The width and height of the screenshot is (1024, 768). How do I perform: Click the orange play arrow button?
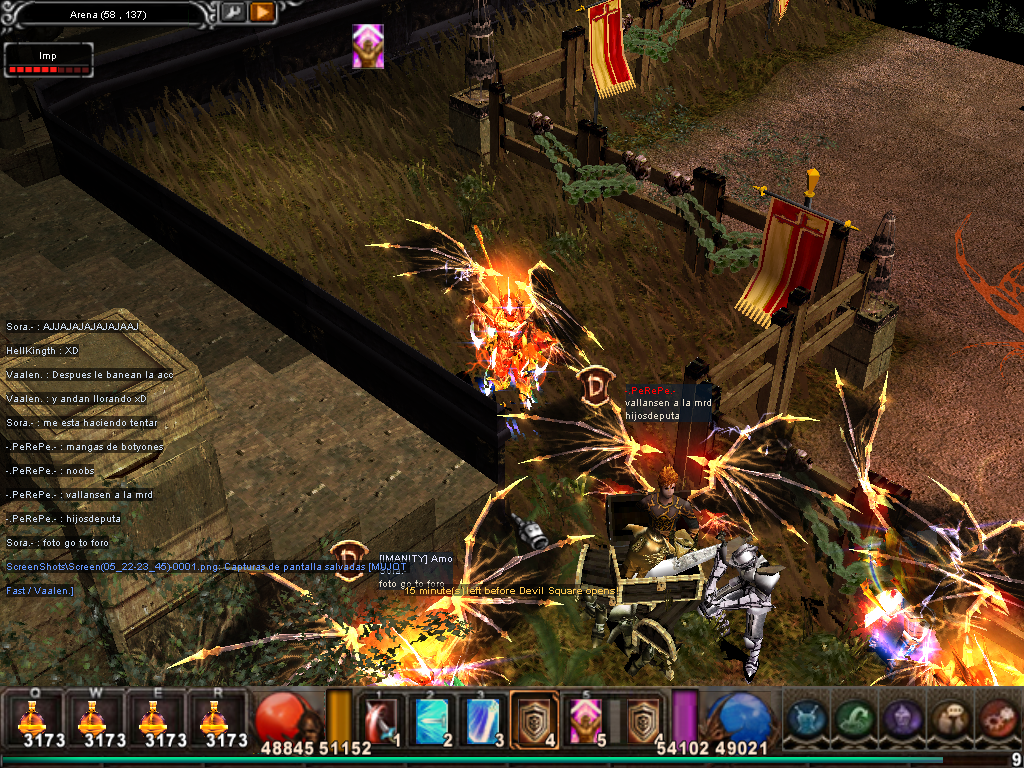pyautogui.click(x=262, y=12)
